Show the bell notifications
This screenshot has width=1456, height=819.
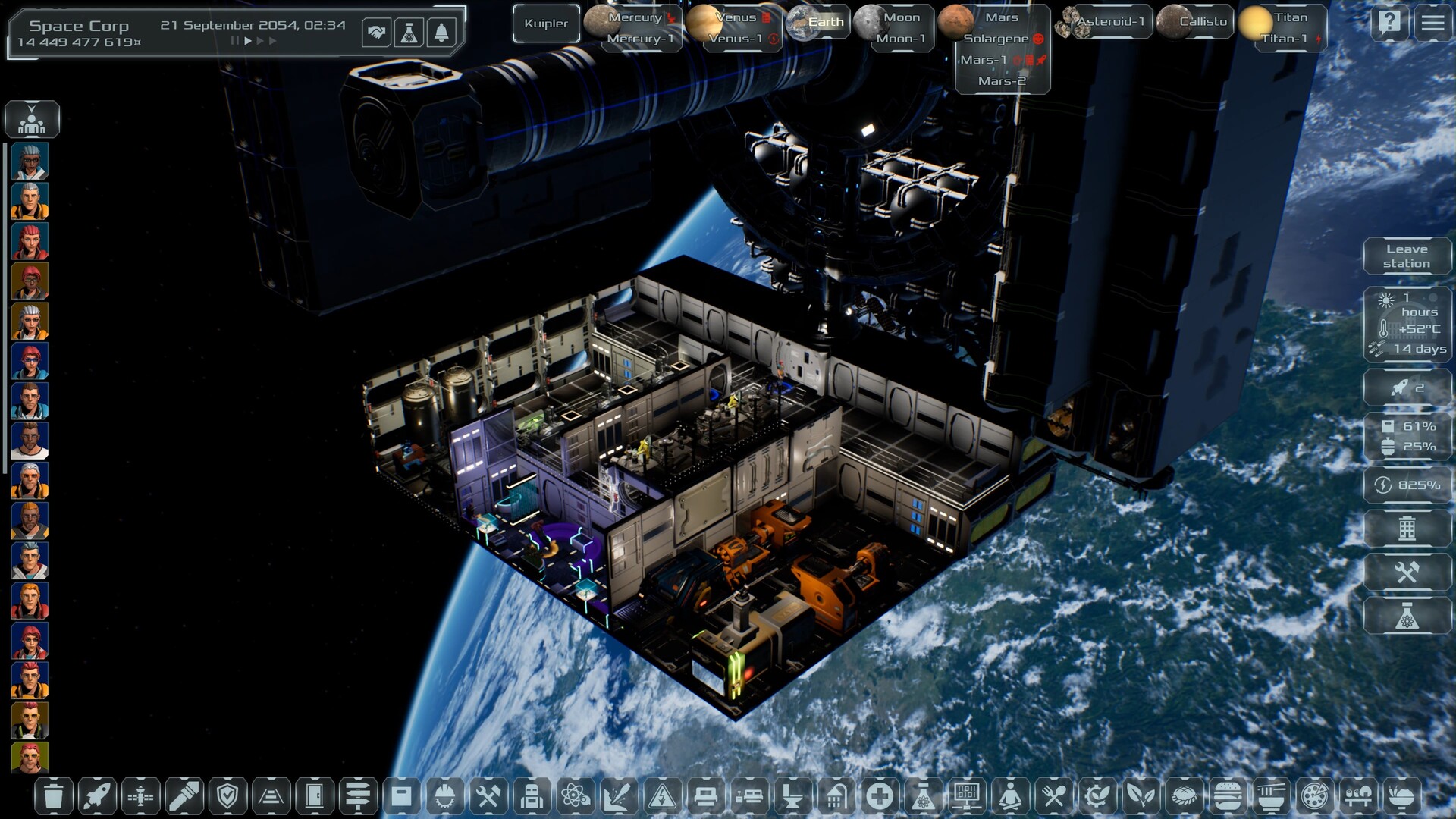pos(441,33)
